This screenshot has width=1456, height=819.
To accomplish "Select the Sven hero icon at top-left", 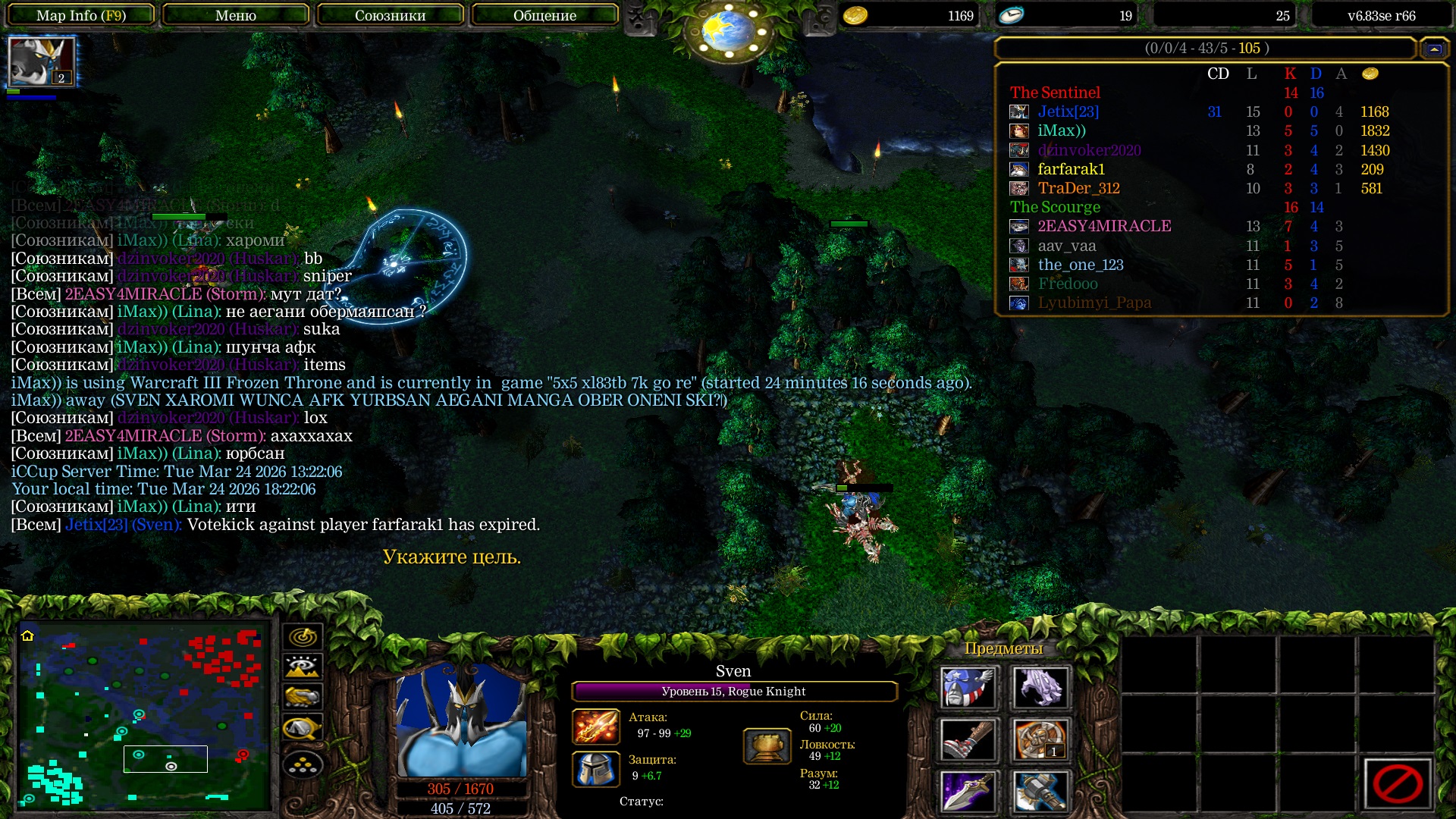I will [x=42, y=61].
